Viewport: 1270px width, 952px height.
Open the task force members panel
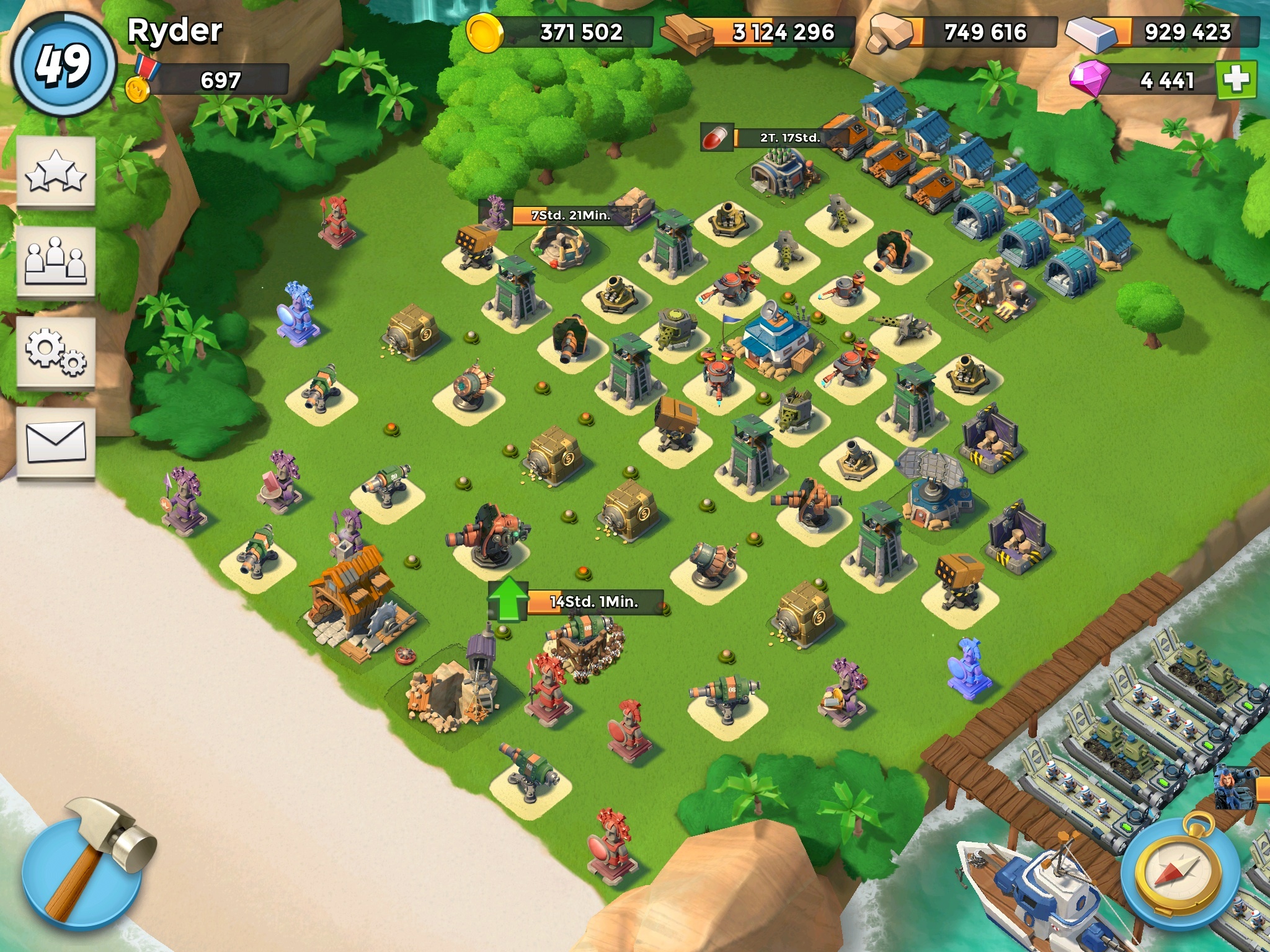[56, 262]
